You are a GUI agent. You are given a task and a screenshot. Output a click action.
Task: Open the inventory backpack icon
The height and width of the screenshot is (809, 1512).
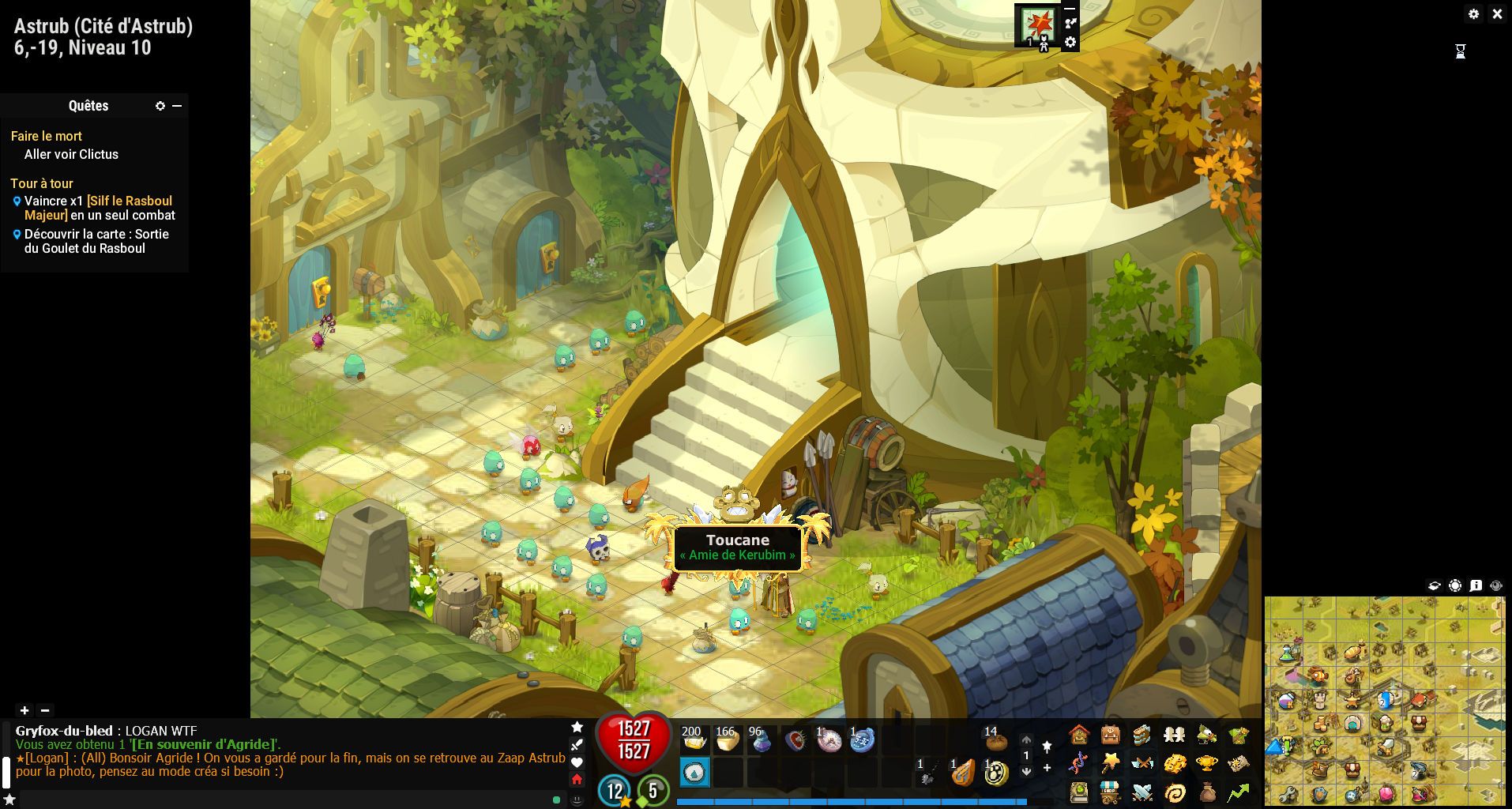[1111, 736]
